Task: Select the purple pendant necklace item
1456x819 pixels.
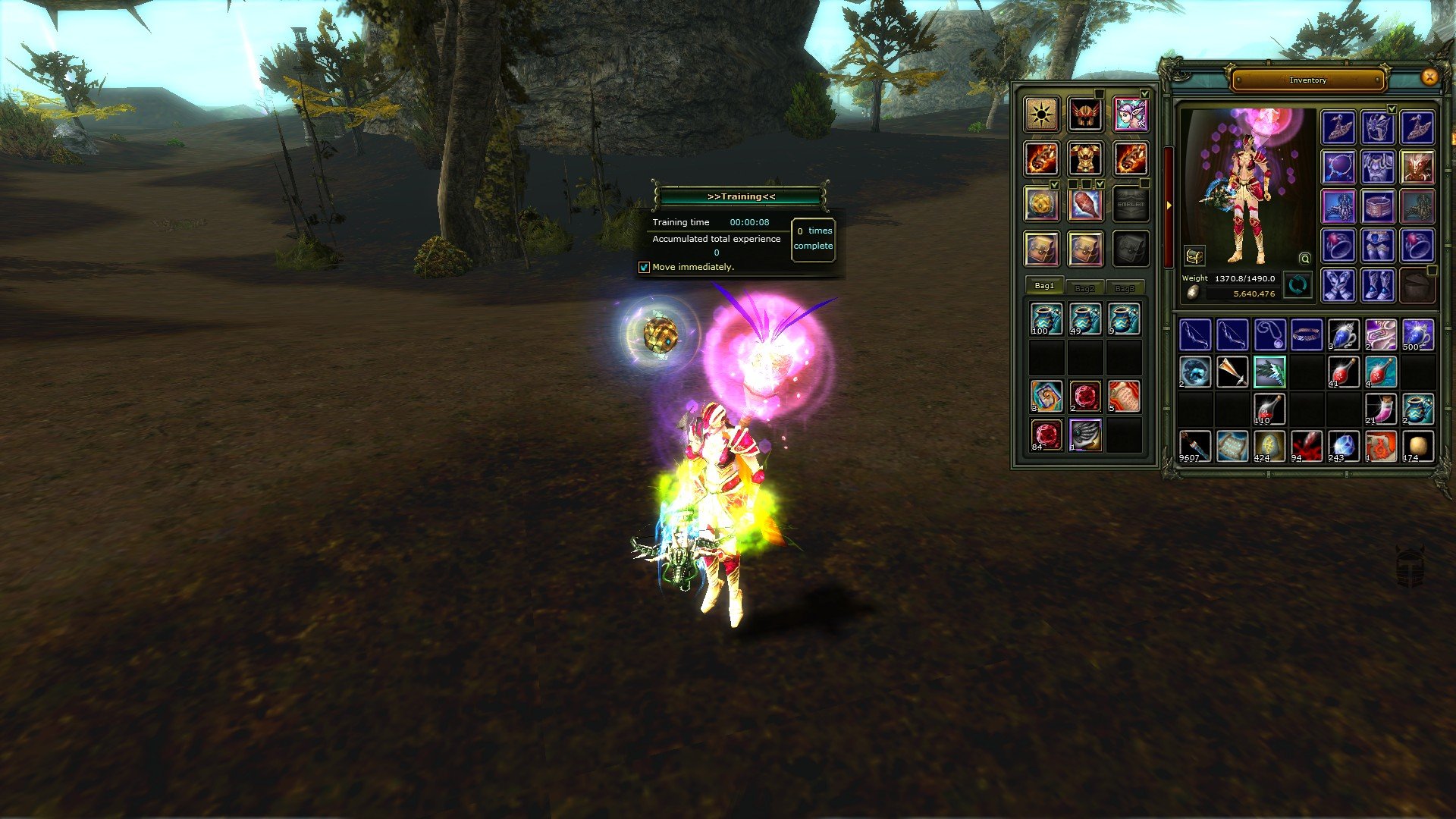Action: (x=1269, y=334)
